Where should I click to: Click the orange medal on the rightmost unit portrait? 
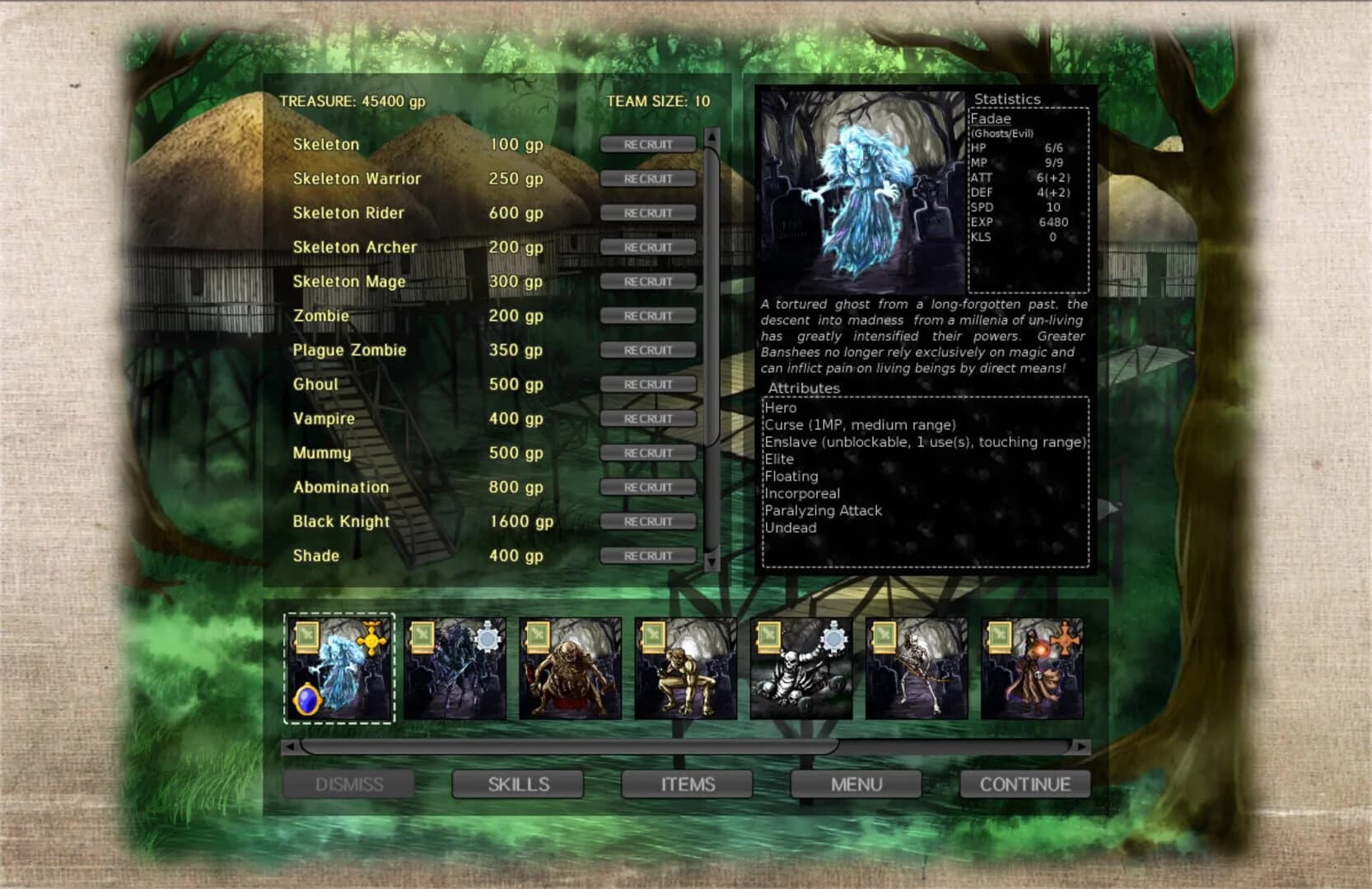(x=1063, y=641)
